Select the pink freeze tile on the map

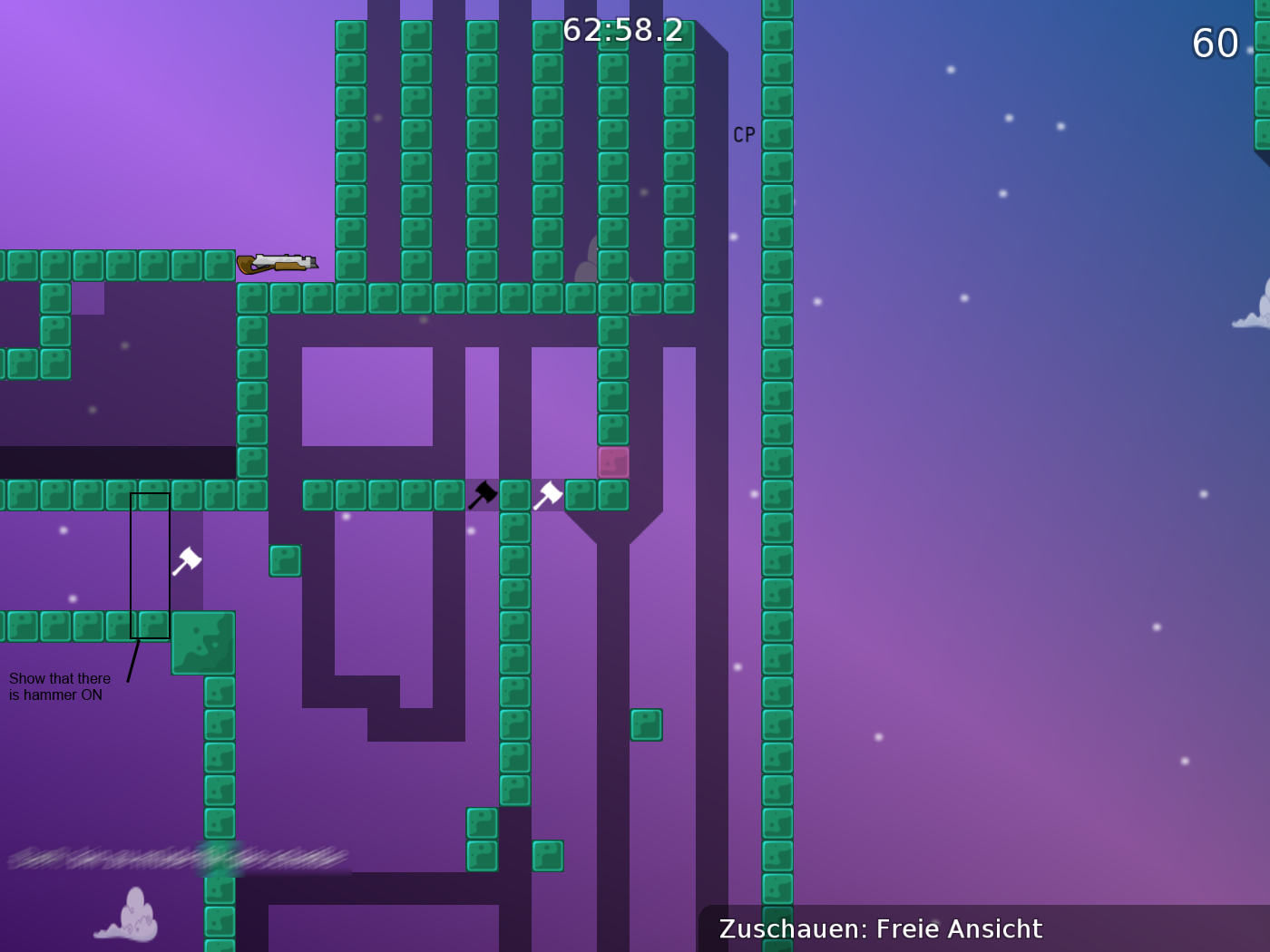coord(613,461)
